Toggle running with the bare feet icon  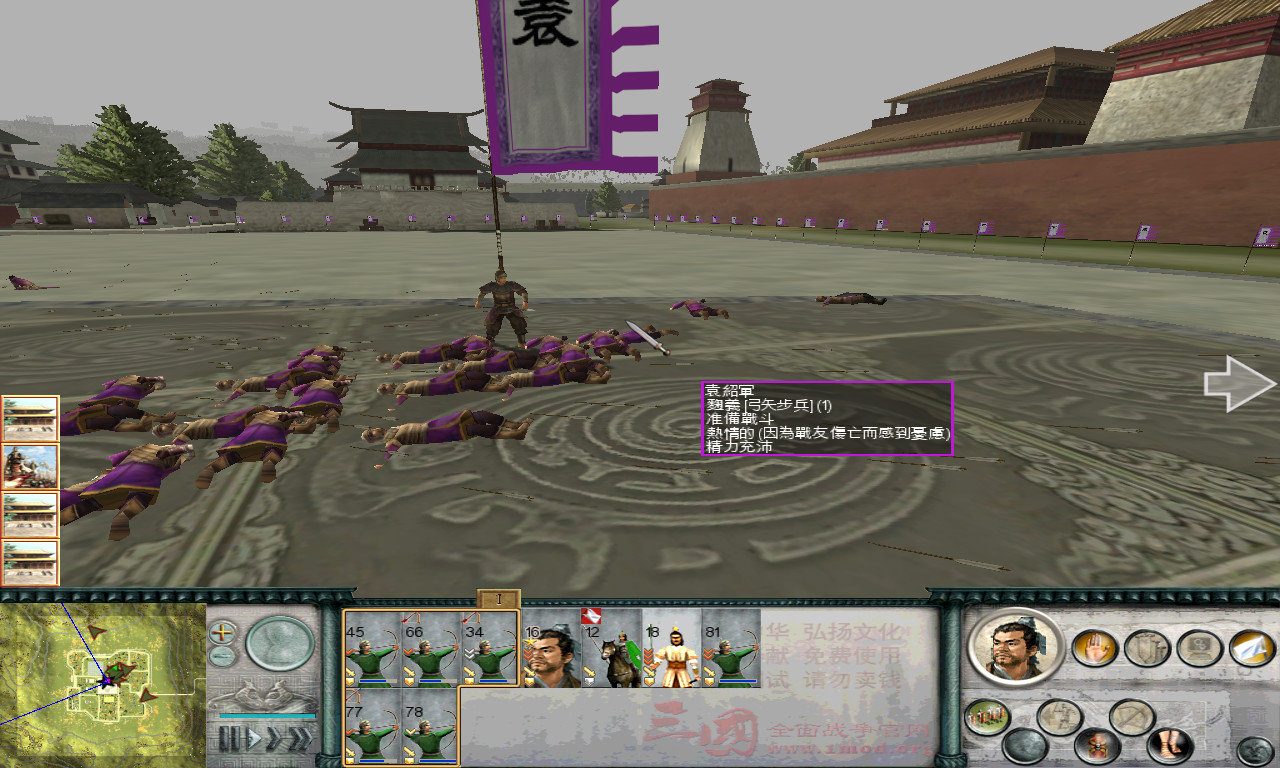click(1169, 746)
